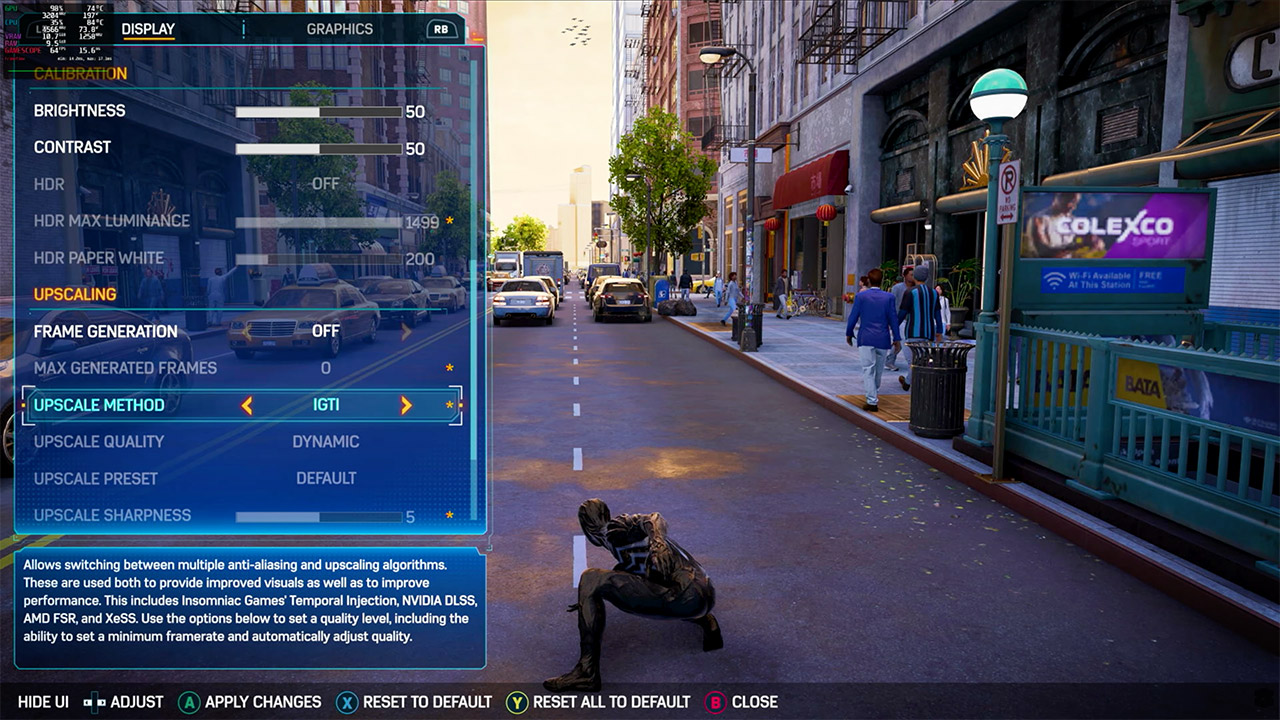1280x720 pixels.
Task: Open the Graphics settings tab
Action: 339,29
